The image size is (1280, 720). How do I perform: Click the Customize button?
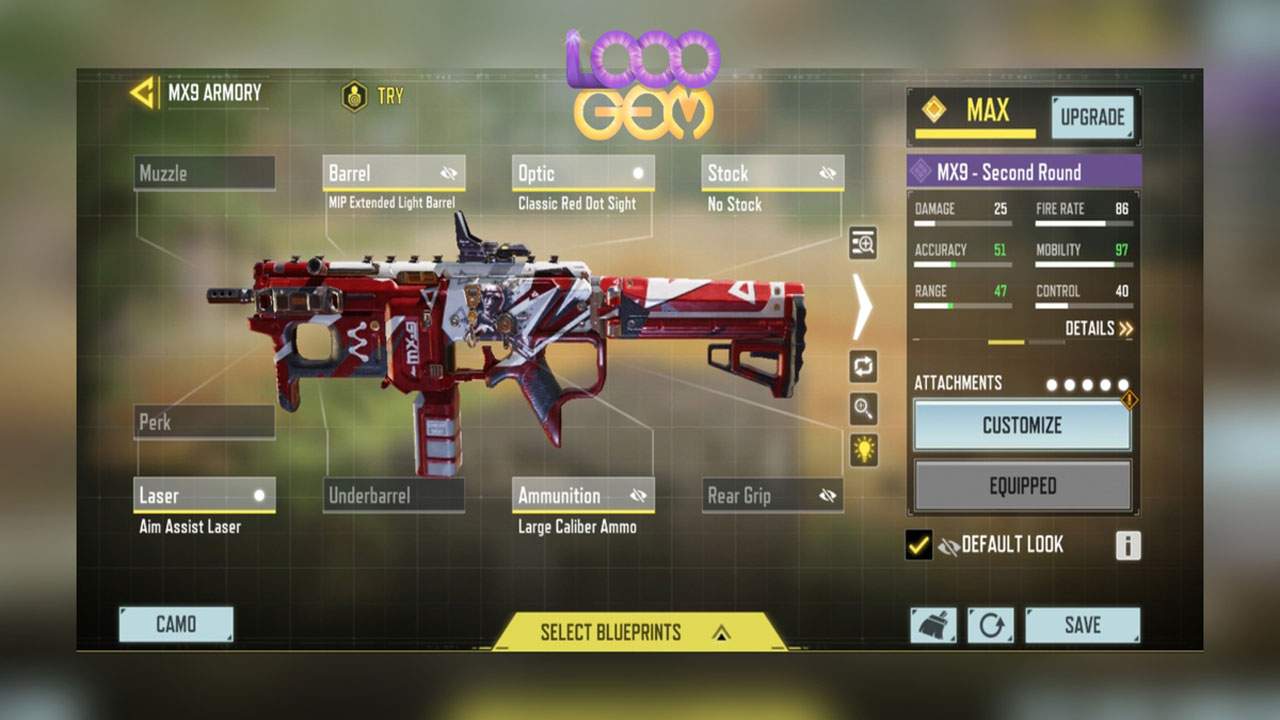[1022, 426]
